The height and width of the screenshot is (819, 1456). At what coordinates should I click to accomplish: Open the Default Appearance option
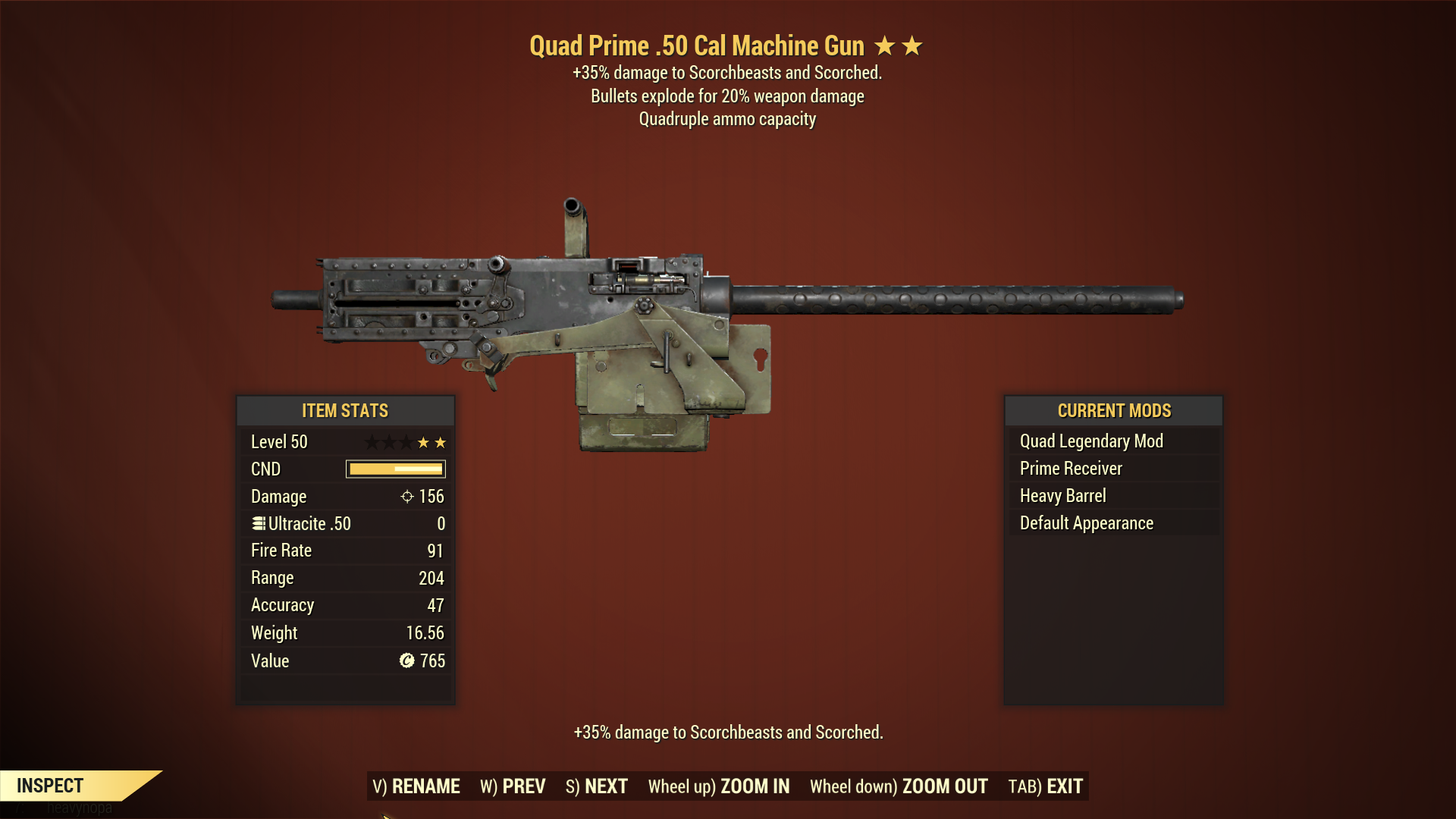pyautogui.click(x=1087, y=522)
